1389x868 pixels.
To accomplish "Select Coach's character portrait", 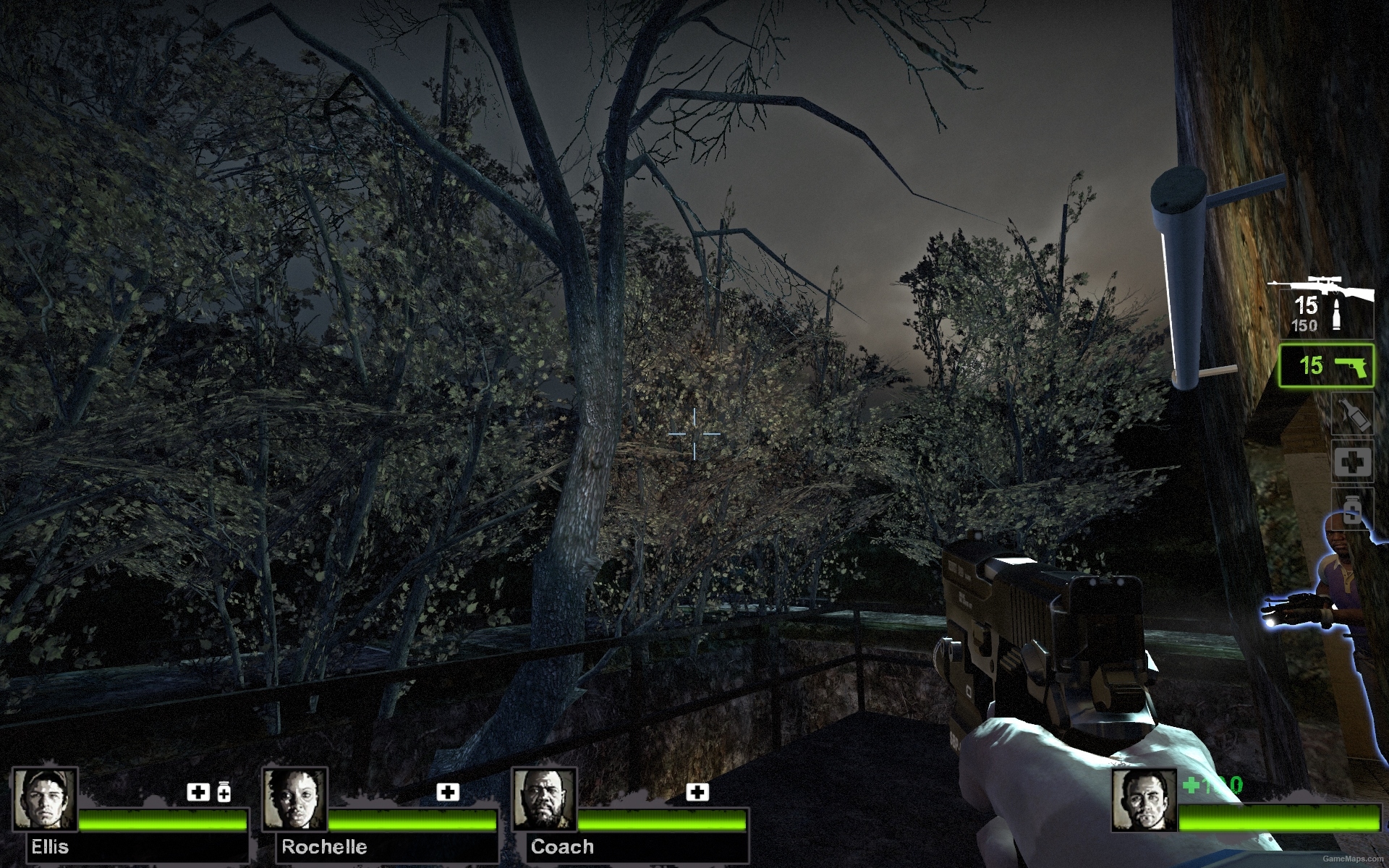I will coord(543,798).
